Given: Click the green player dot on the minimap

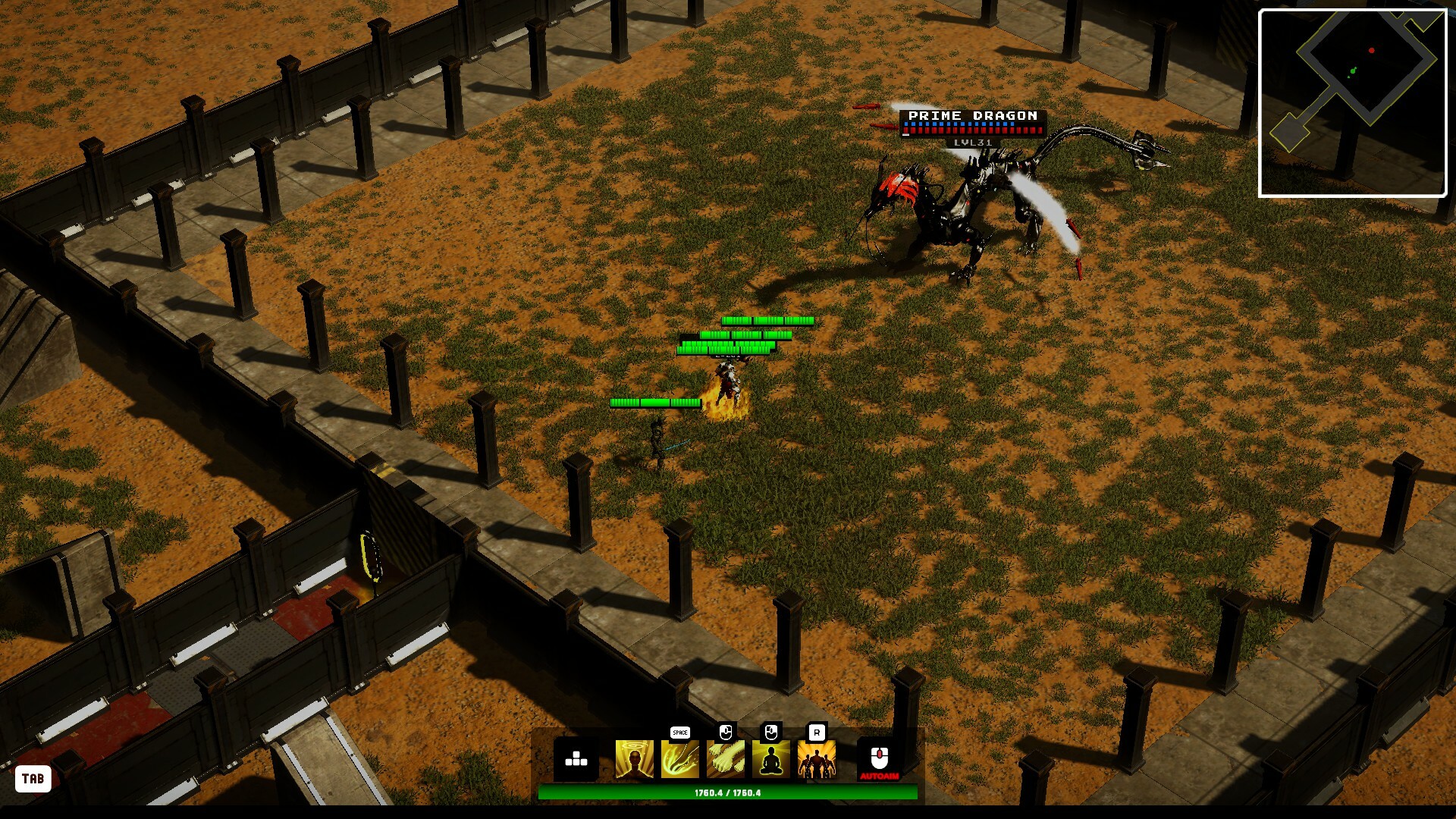Looking at the screenshot, I should coord(1353,71).
